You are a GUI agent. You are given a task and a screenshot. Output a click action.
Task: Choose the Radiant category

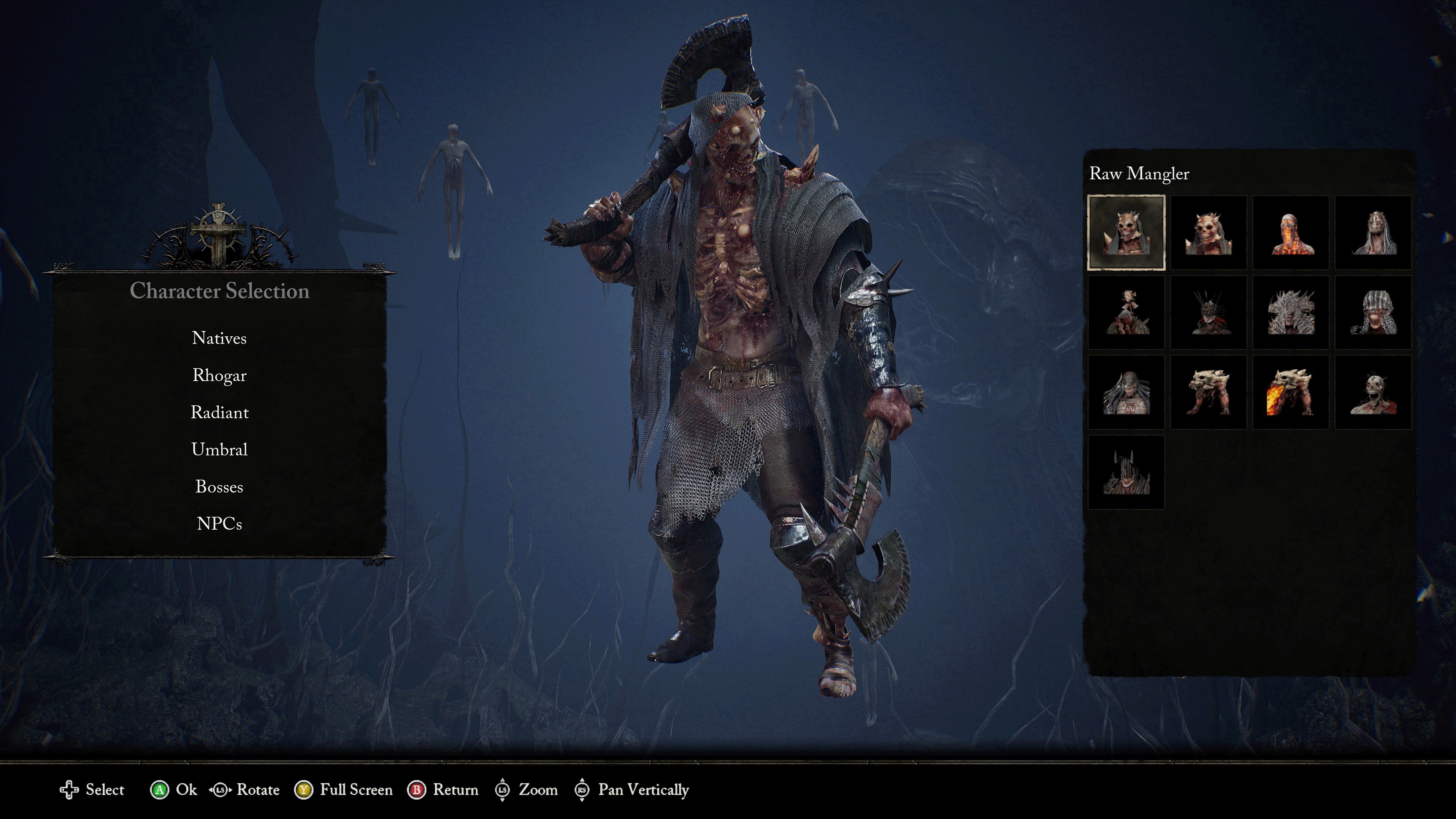(x=219, y=413)
